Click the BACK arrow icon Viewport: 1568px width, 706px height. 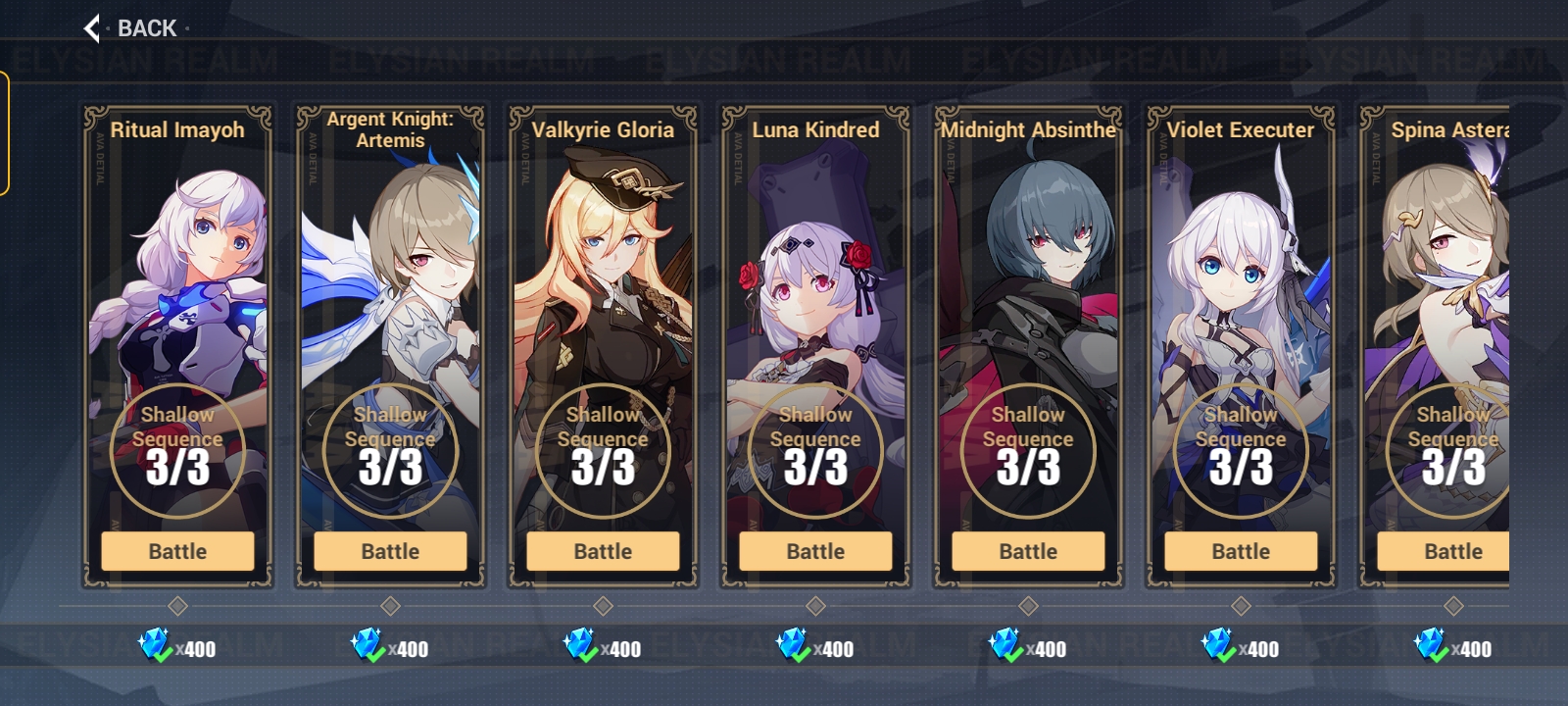point(90,28)
